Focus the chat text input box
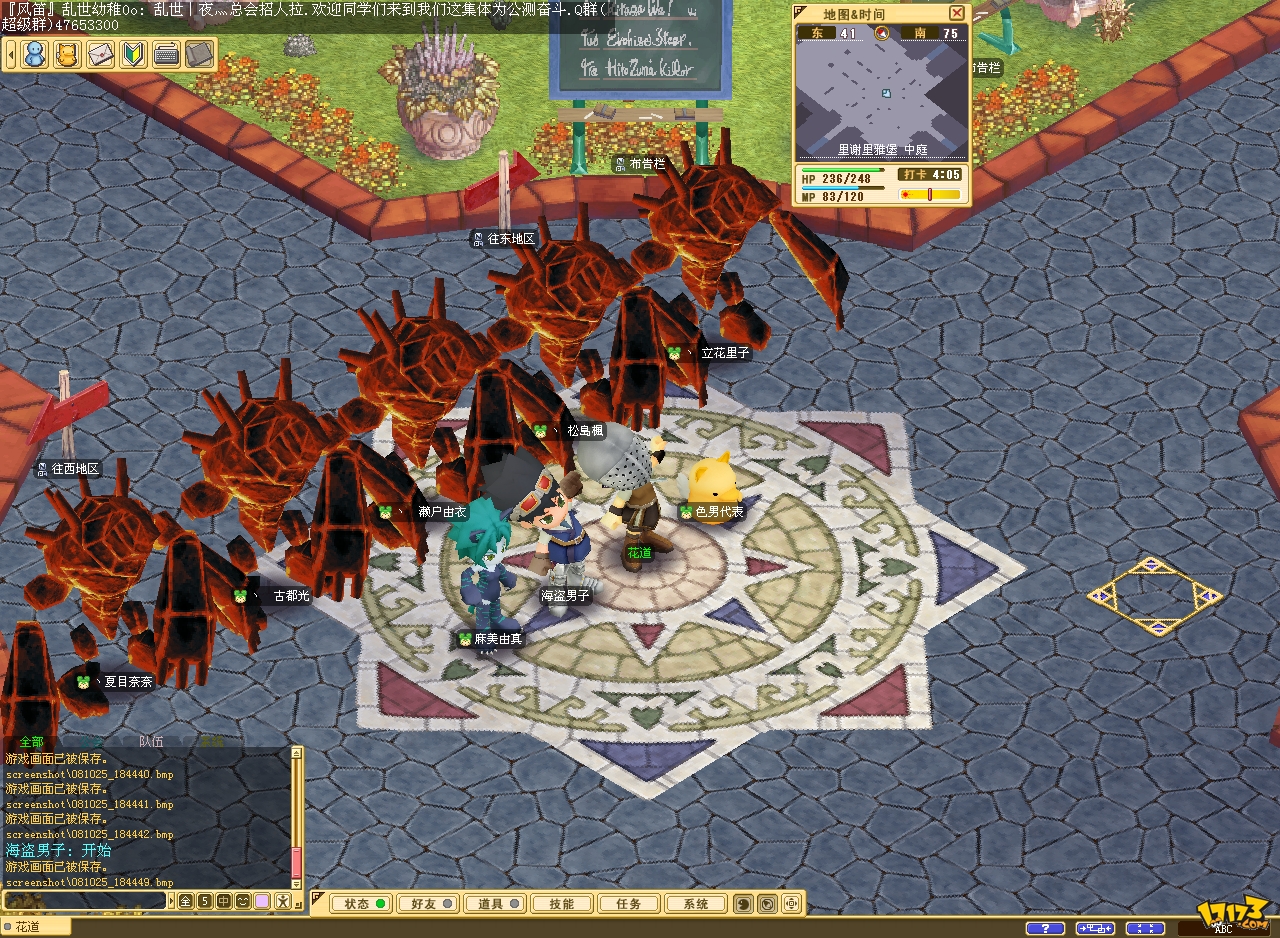The height and width of the screenshot is (938, 1280). click(x=85, y=901)
